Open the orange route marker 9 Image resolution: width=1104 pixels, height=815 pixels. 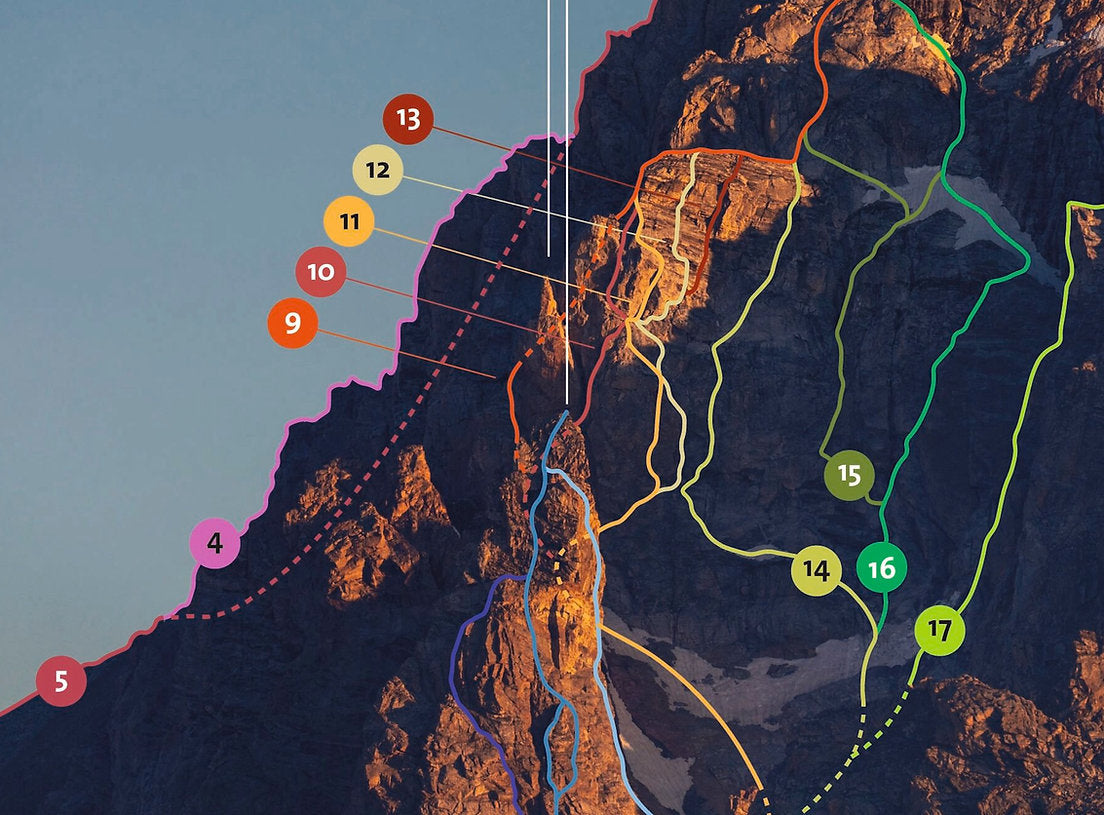[x=292, y=323]
